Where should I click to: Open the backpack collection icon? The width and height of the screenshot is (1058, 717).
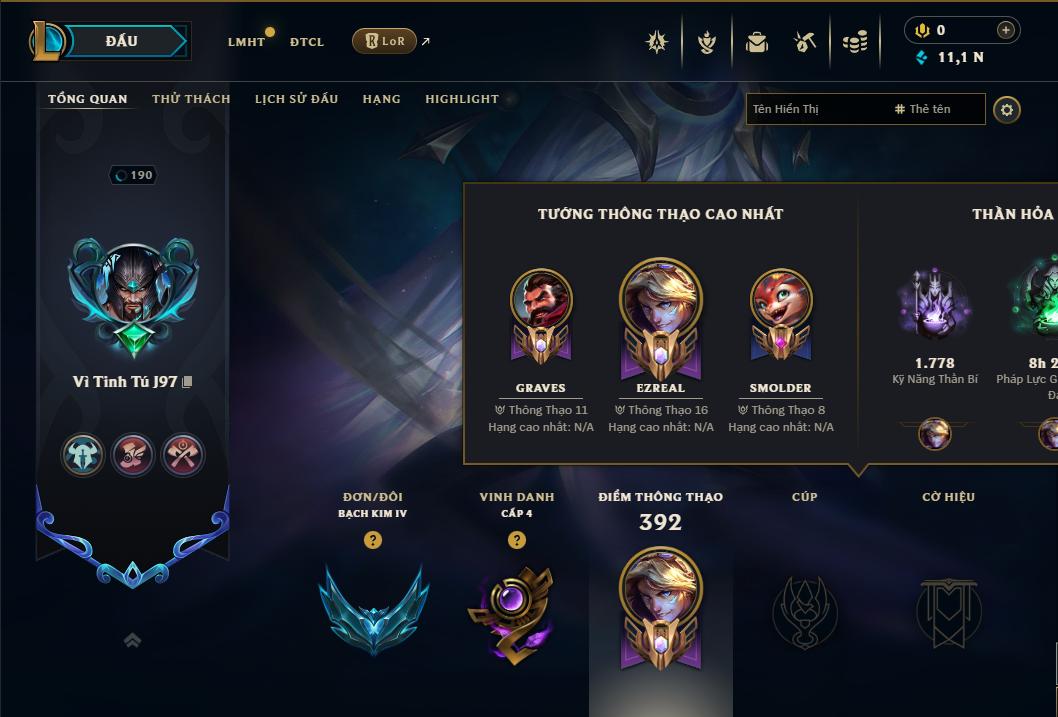pyautogui.click(x=757, y=42)
